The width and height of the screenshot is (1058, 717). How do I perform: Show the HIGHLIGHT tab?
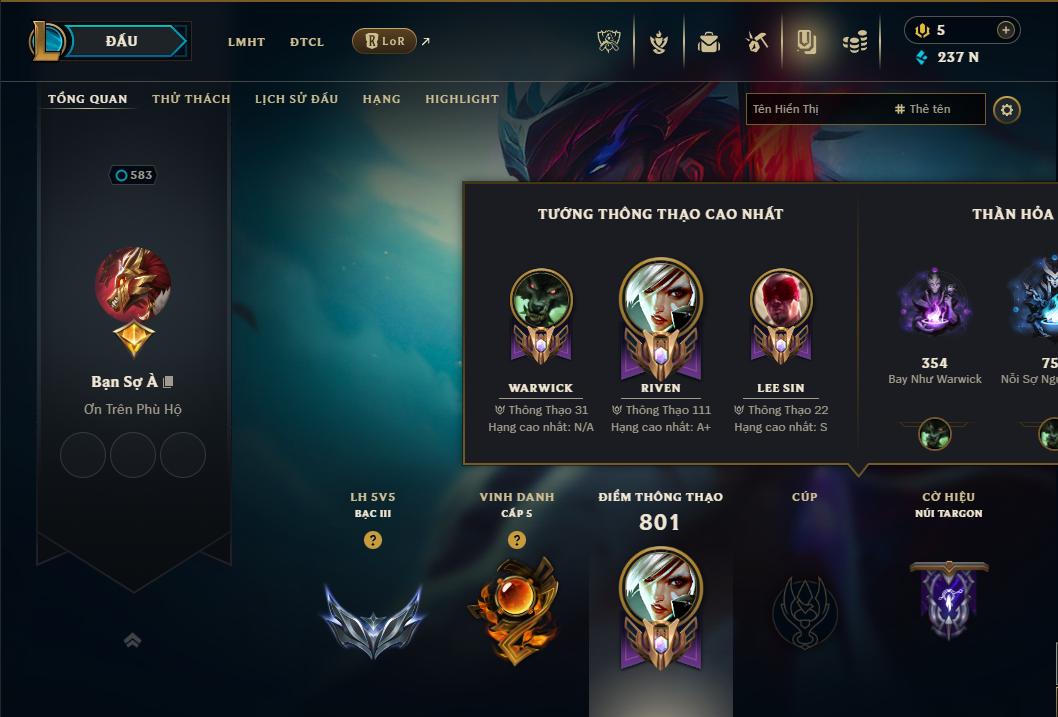pos(461,99)
